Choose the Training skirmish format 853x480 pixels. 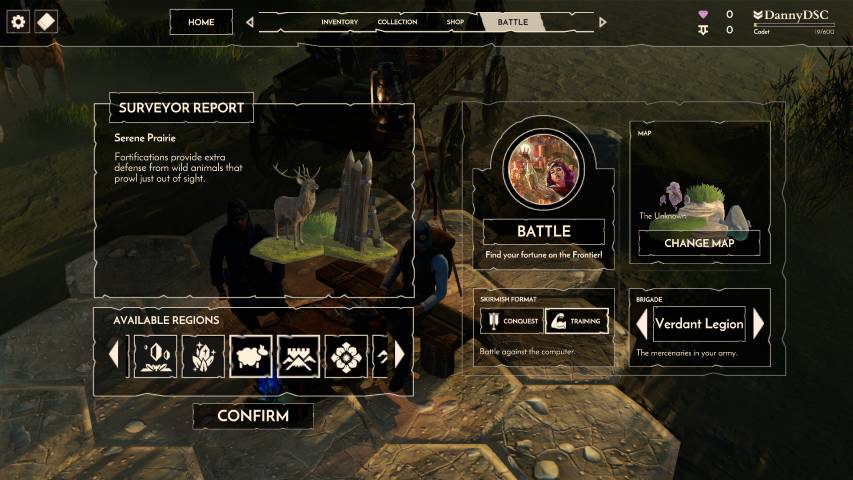(x=577, y=322)
